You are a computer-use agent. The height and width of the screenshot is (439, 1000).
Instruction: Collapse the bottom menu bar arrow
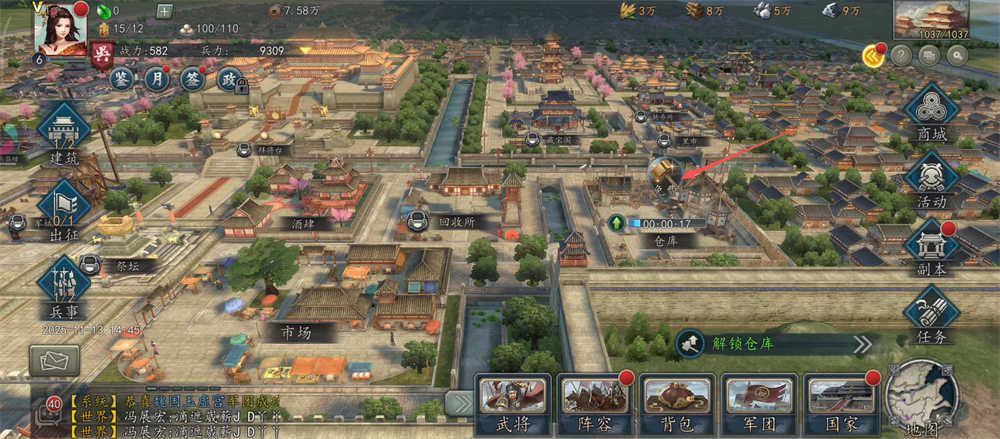pos(459,403)
